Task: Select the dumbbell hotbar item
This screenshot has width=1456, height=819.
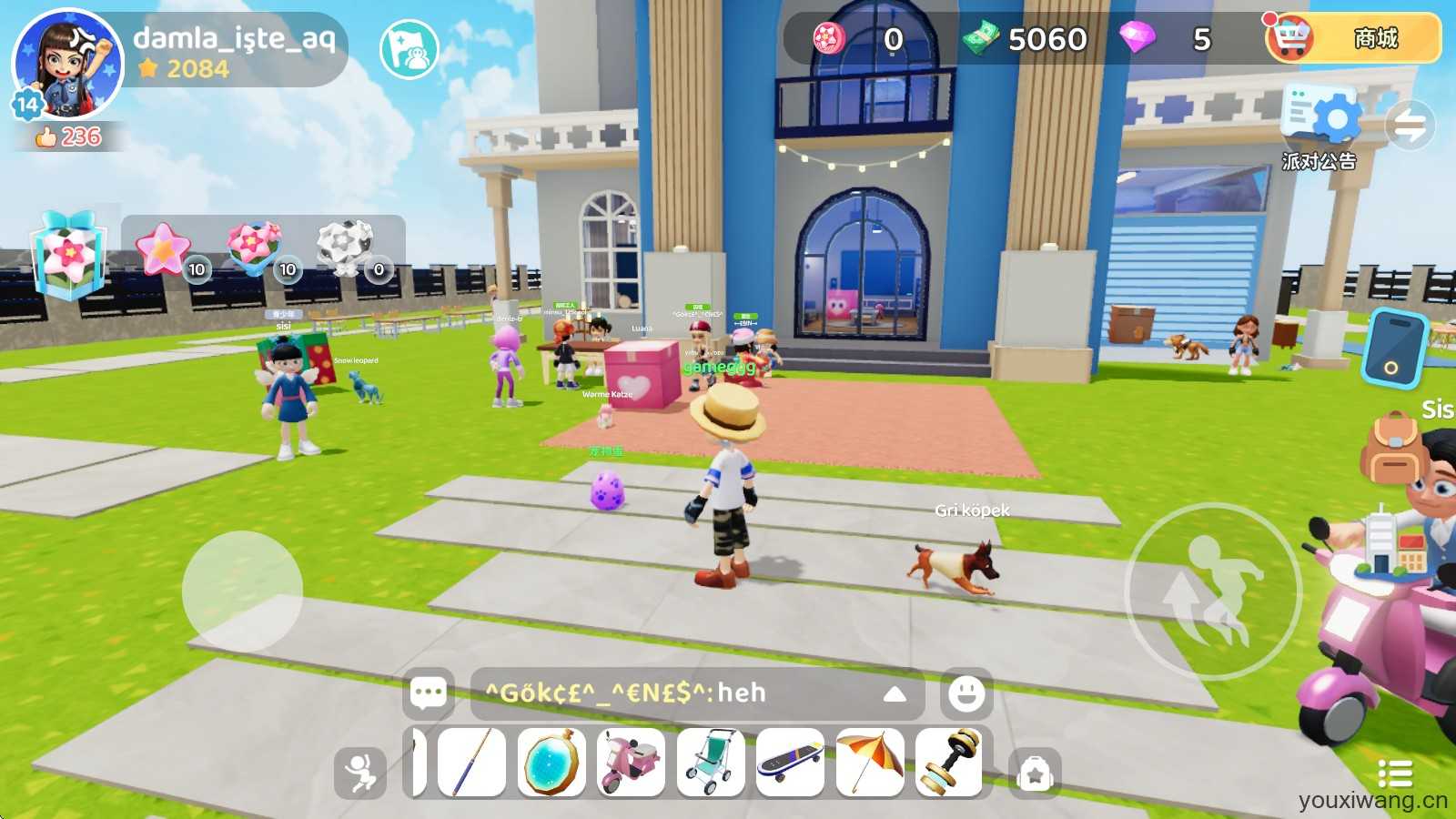Action: [949, 763]
